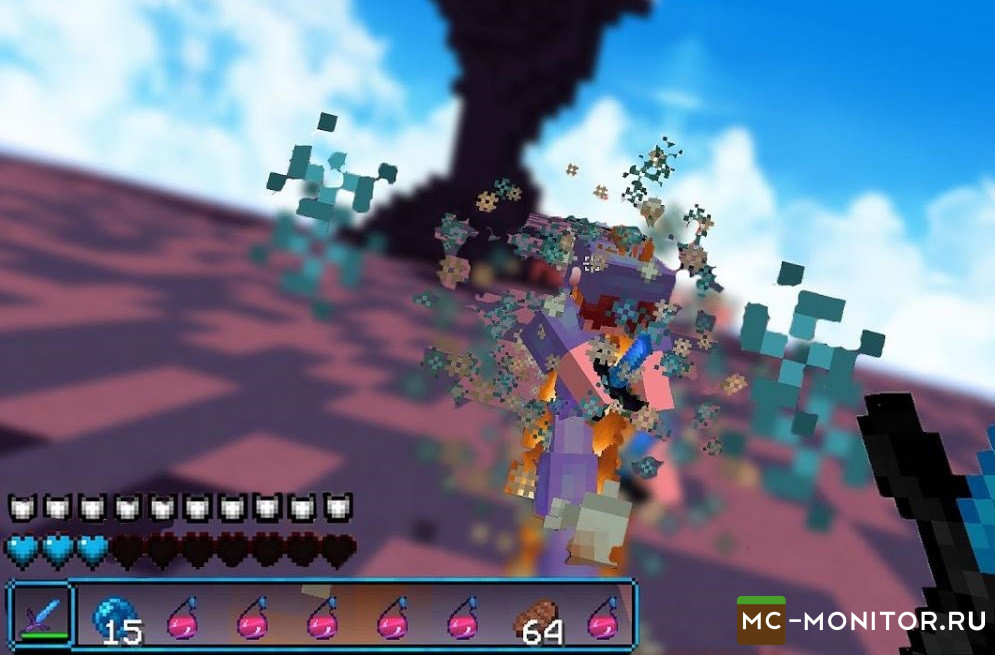The height and width of the screenshot is (655, 995).
Task: Select the ender pearl stack of 15
Action: click(113, 615)
